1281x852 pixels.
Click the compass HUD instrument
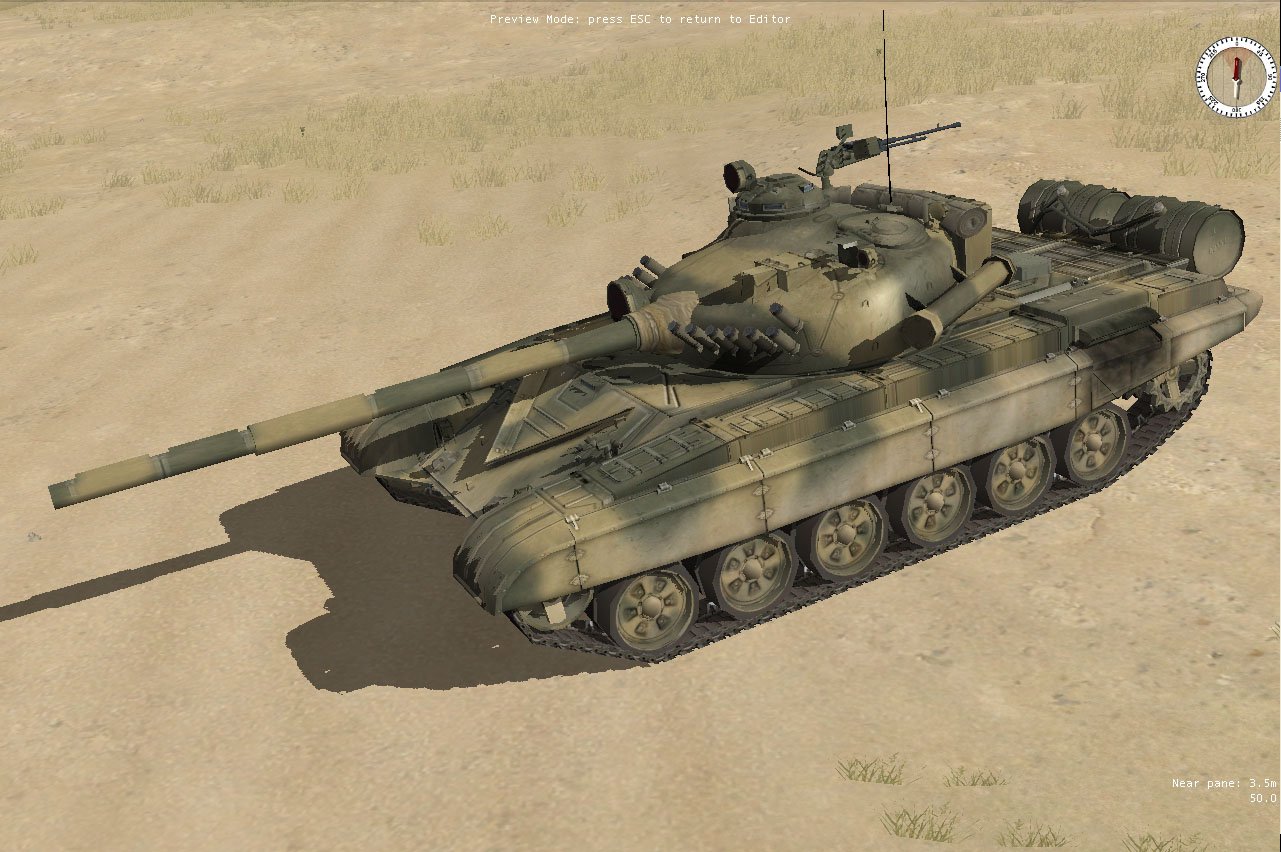[1236, 78]
